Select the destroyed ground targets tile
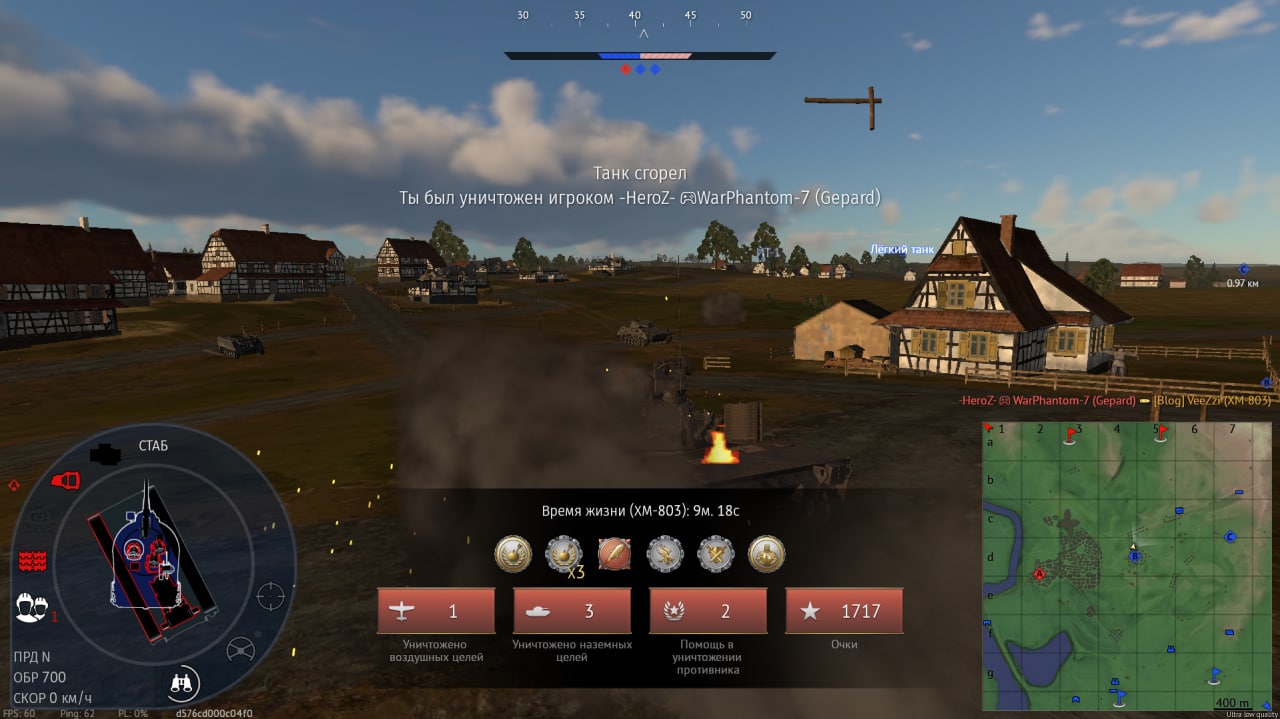This screenshot has width=1280, height=719. tap(572, 611)
